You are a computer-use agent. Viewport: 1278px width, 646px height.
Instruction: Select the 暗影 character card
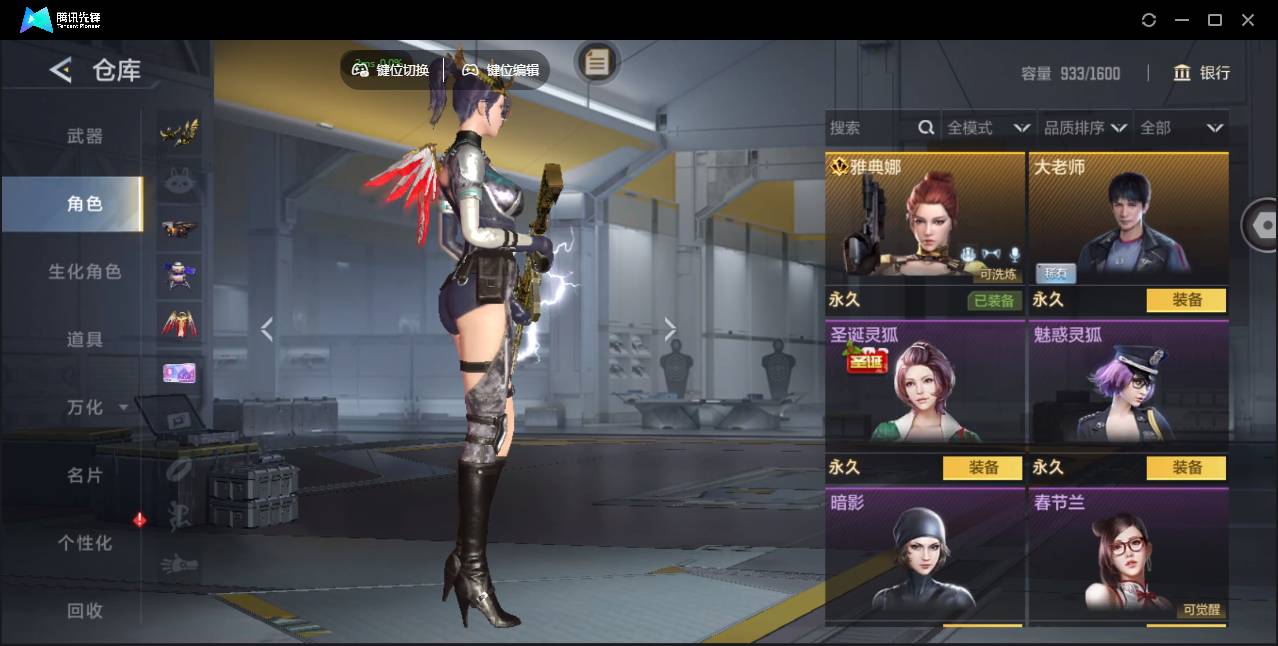(925, 555)
